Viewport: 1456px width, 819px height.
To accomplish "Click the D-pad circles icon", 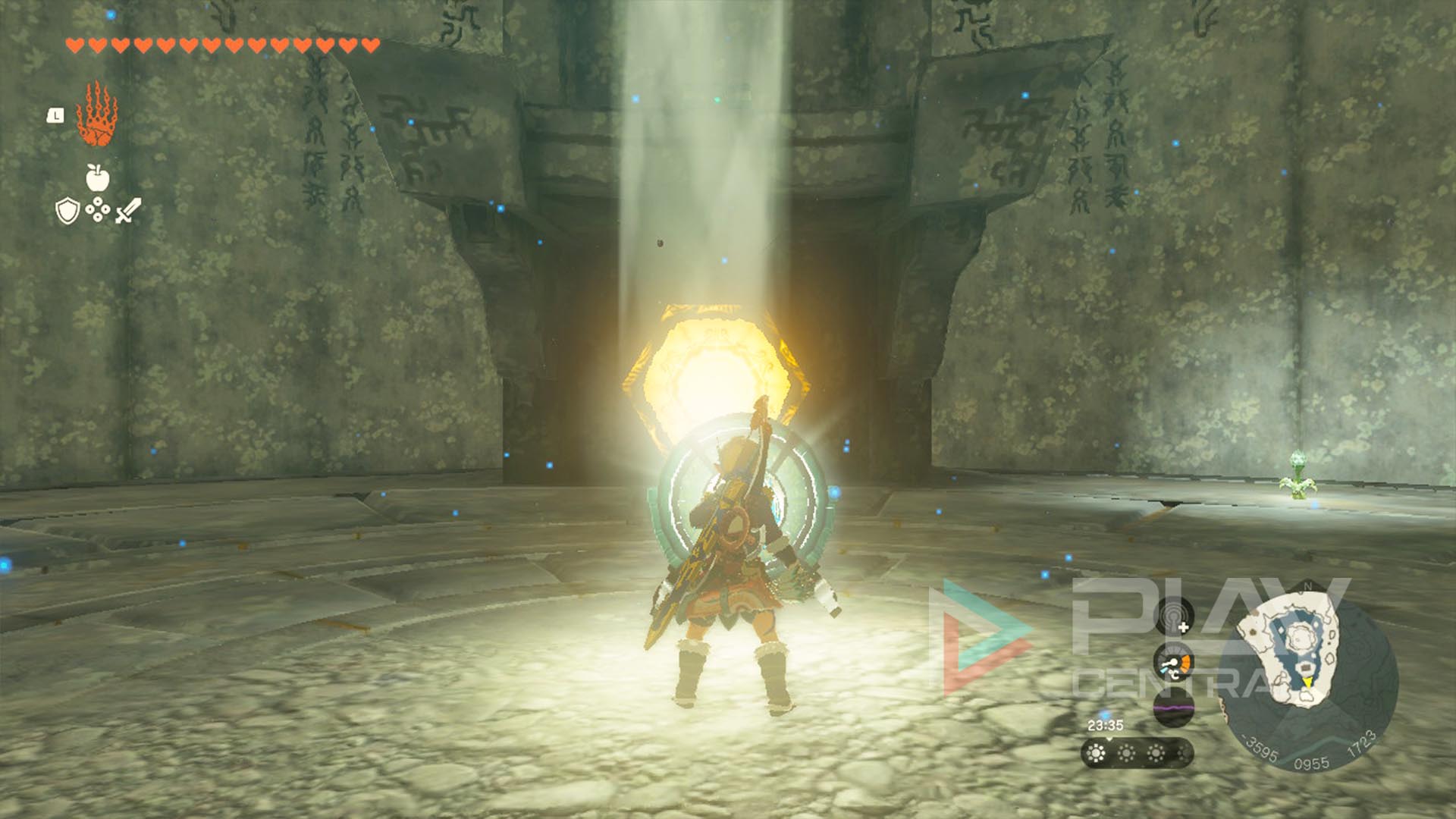I will coord(98,209).
